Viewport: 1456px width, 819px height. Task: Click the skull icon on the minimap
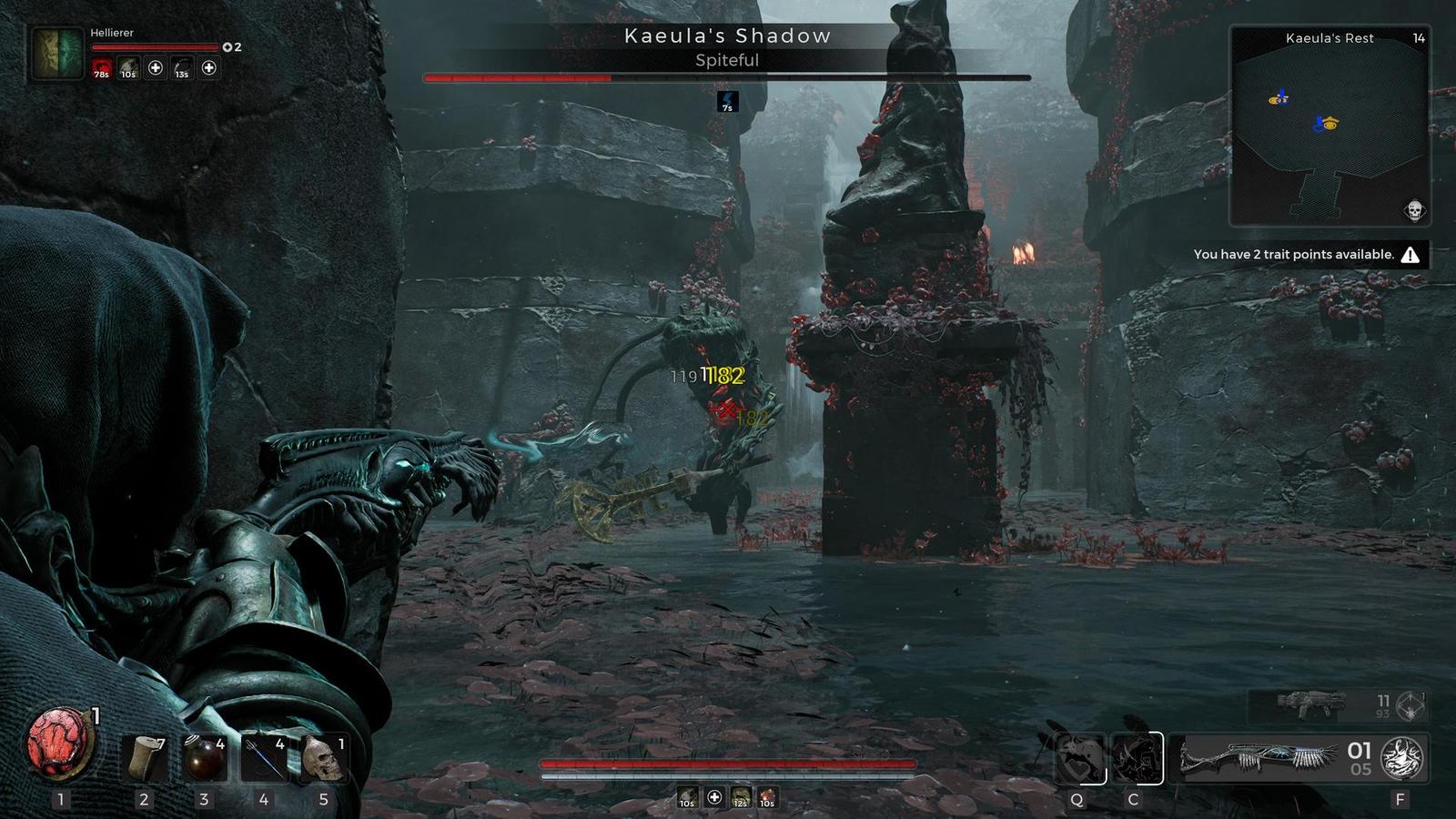1413,211
